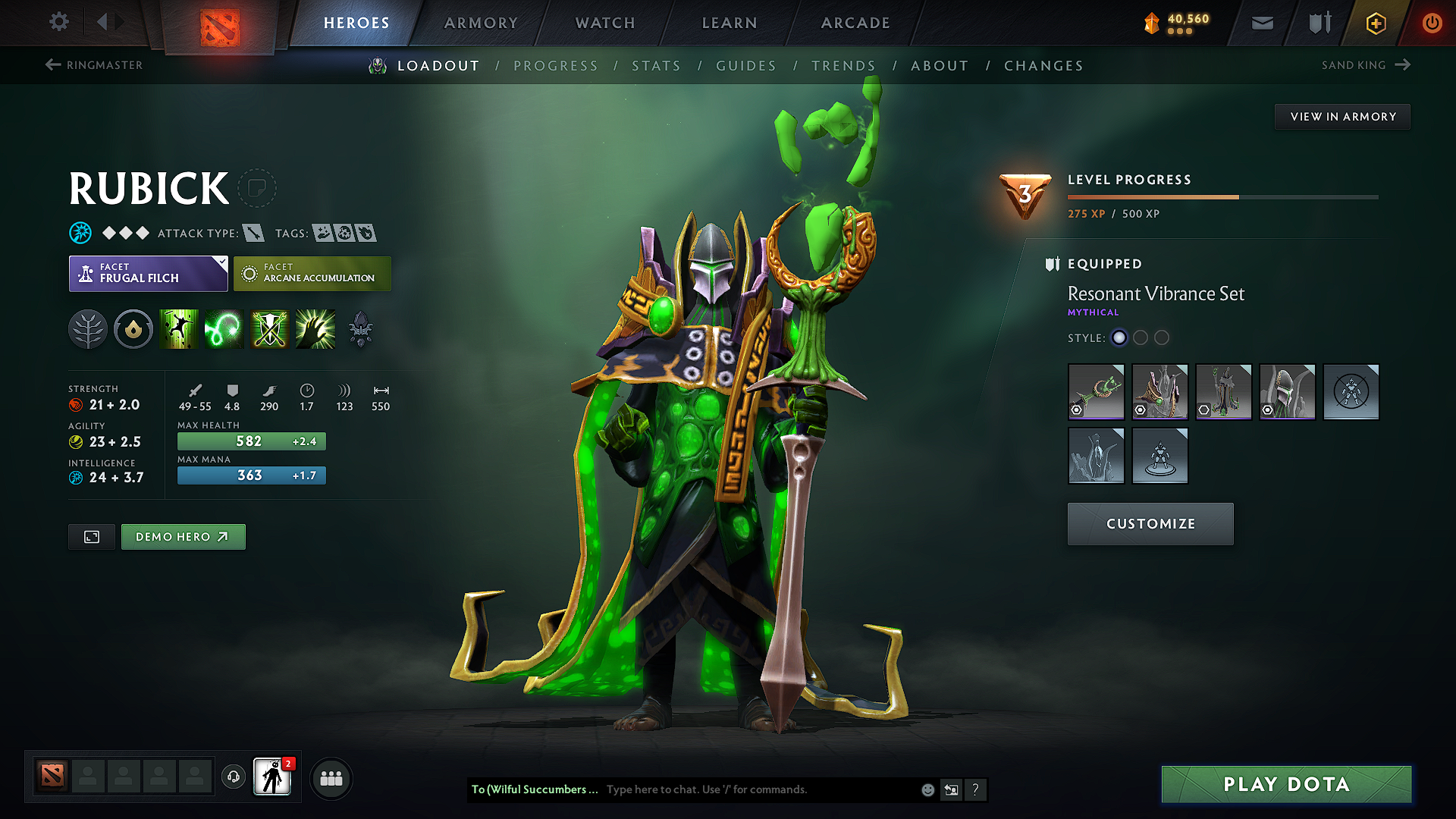1456x819 pixels.
Task: Select the Spell Steal ability icon
Action: coord(315,328)
